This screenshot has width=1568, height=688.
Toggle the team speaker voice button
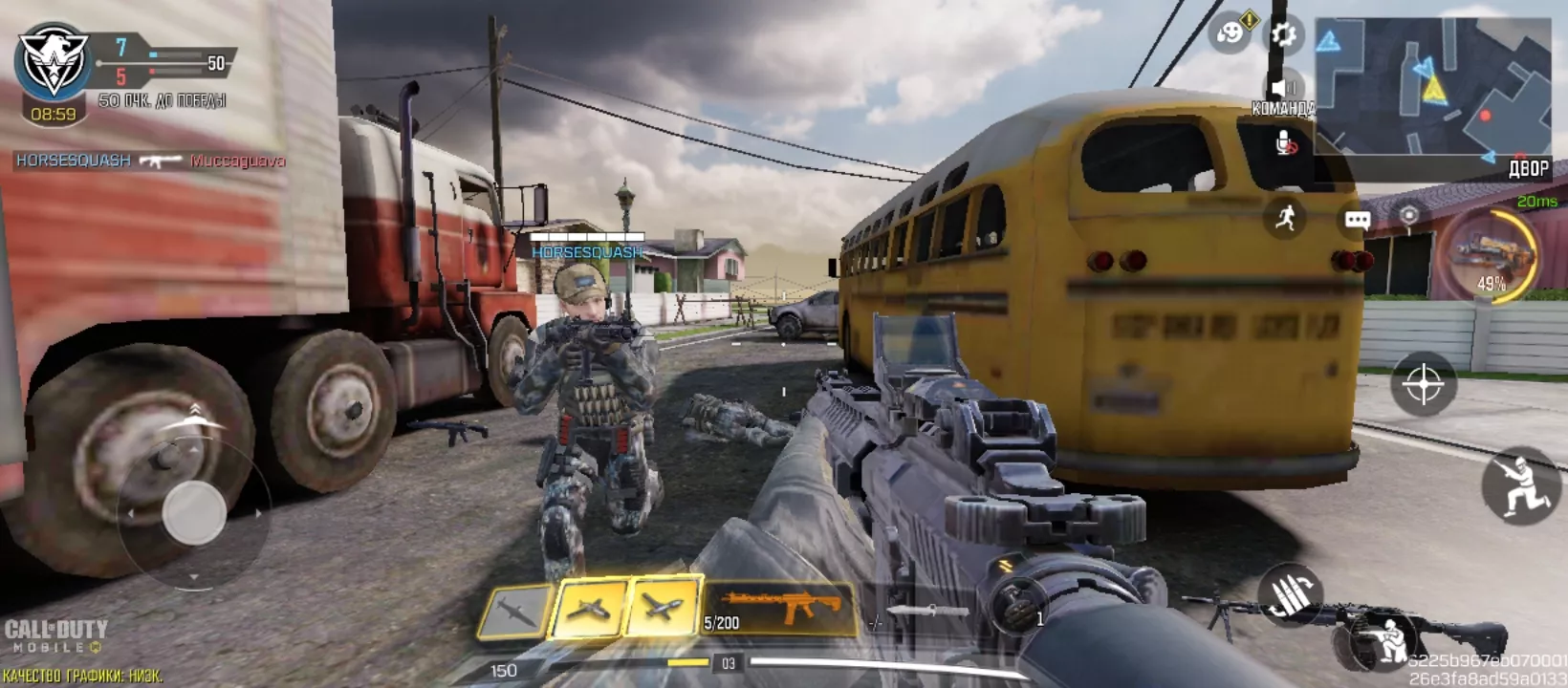tap(1283, 89)
